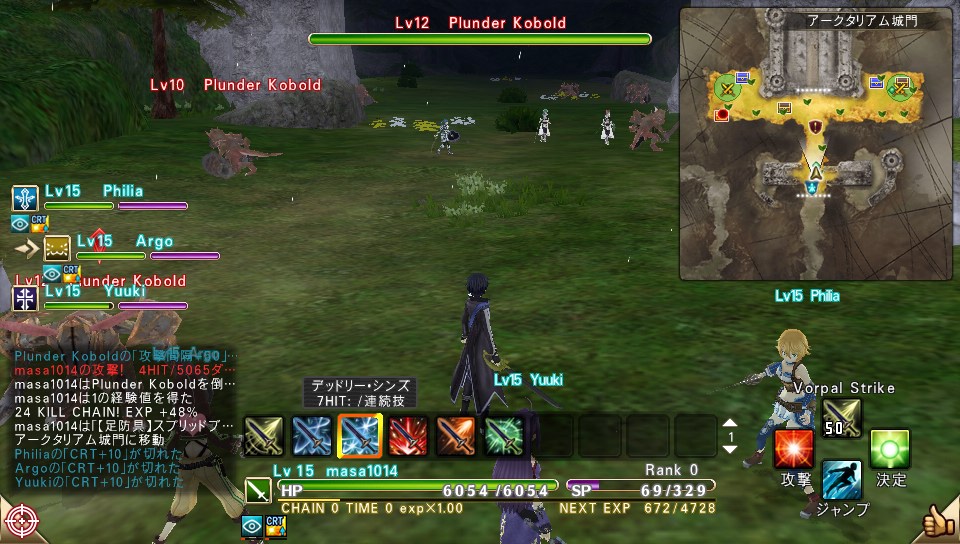The height and width of the screenshot is (544, 960).
Task: Click the thumbs-up corner button
Action: [936, 521]
